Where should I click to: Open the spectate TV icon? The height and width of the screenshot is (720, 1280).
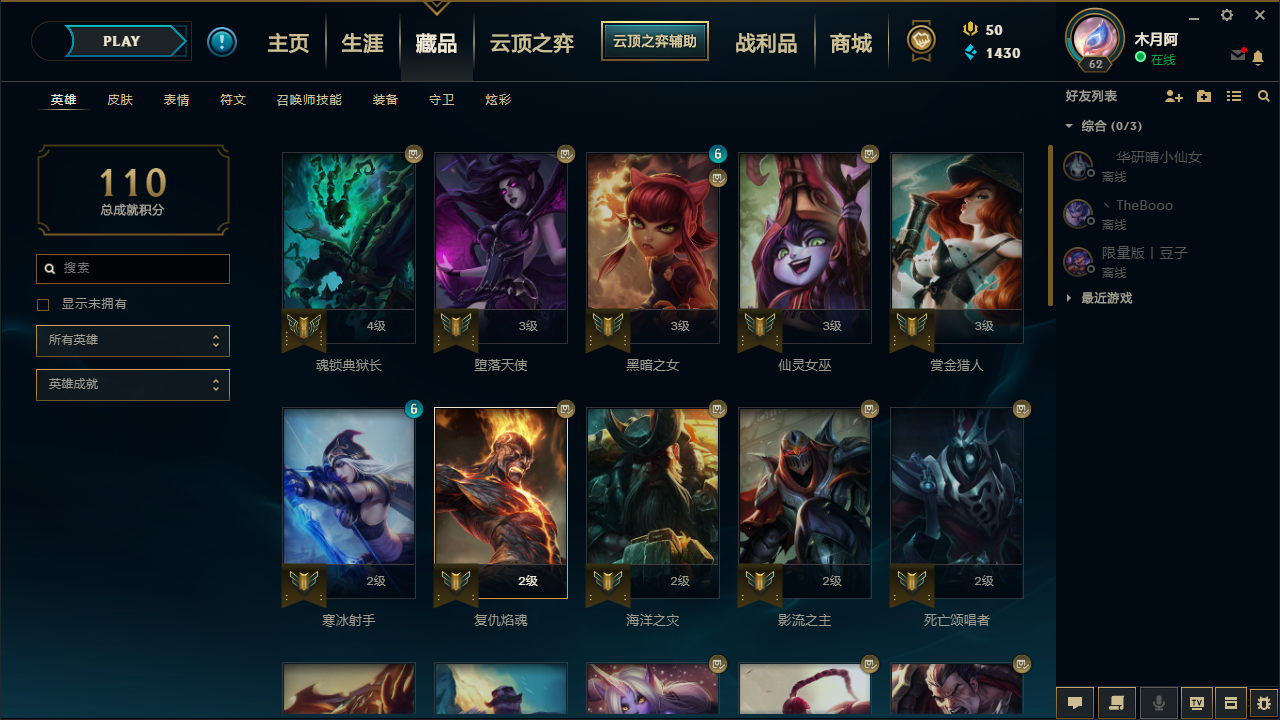click(1196, 702)
